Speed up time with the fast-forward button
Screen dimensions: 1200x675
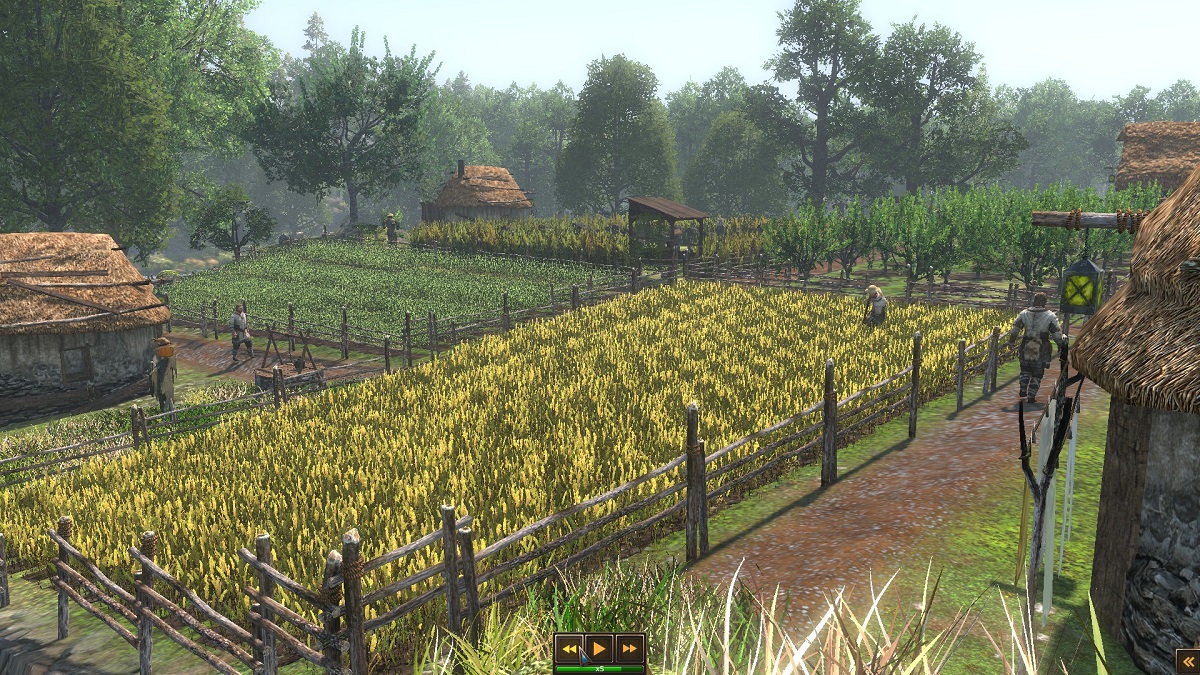point(629,648)
